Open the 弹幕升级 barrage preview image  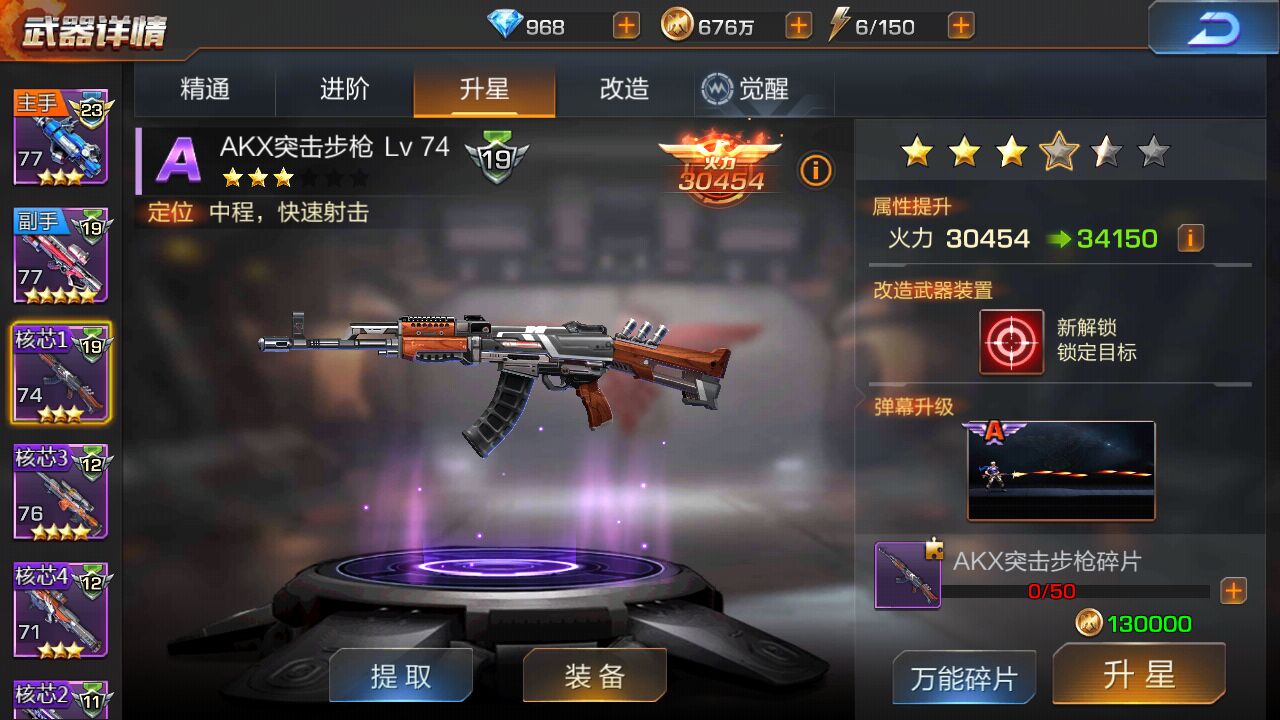click(x=1061, y=470)
